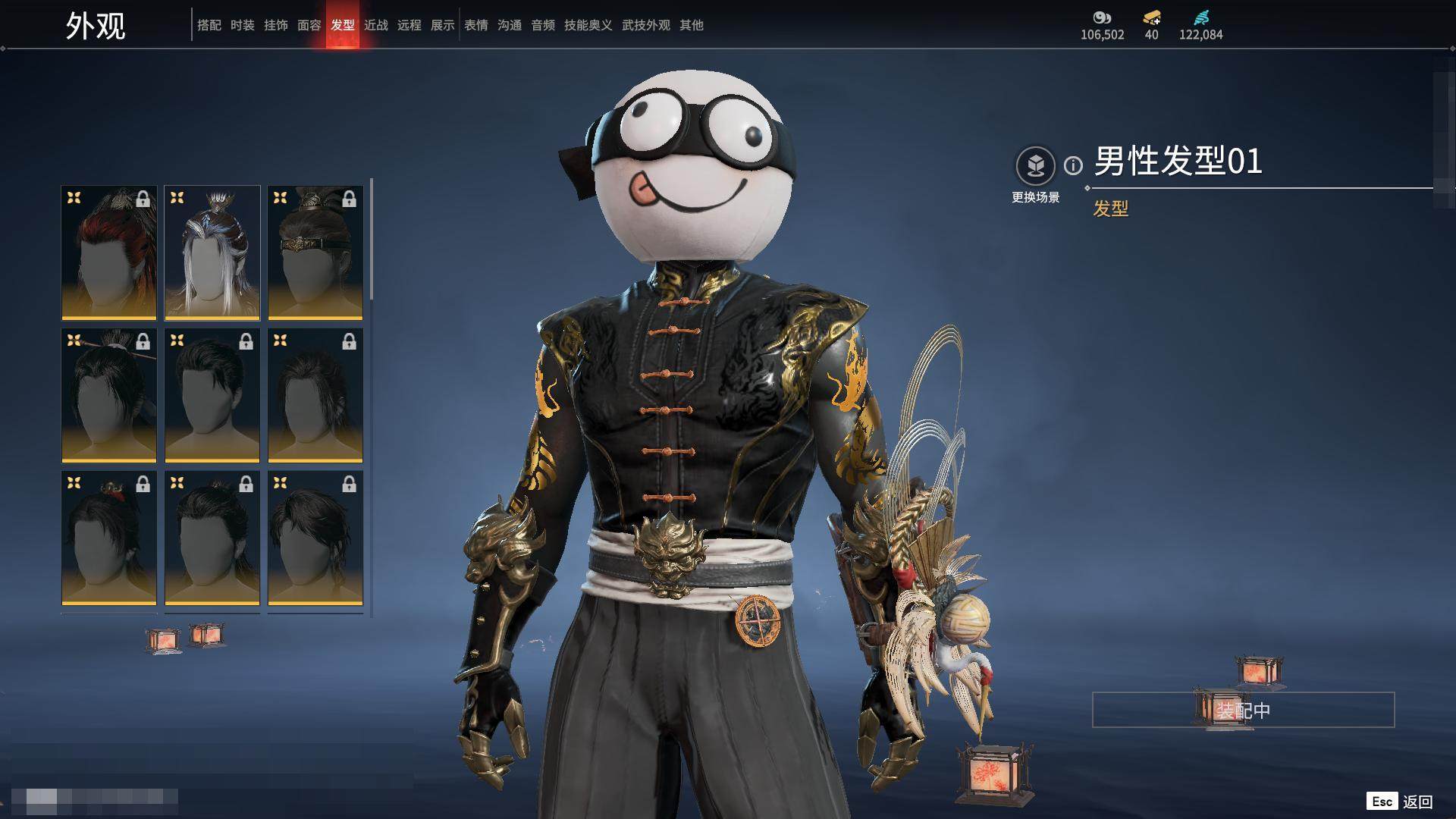Choose the long white hair hairstyle
Image resolution: width=1456 pixels, height=819 pixels.
coord(212,253)
